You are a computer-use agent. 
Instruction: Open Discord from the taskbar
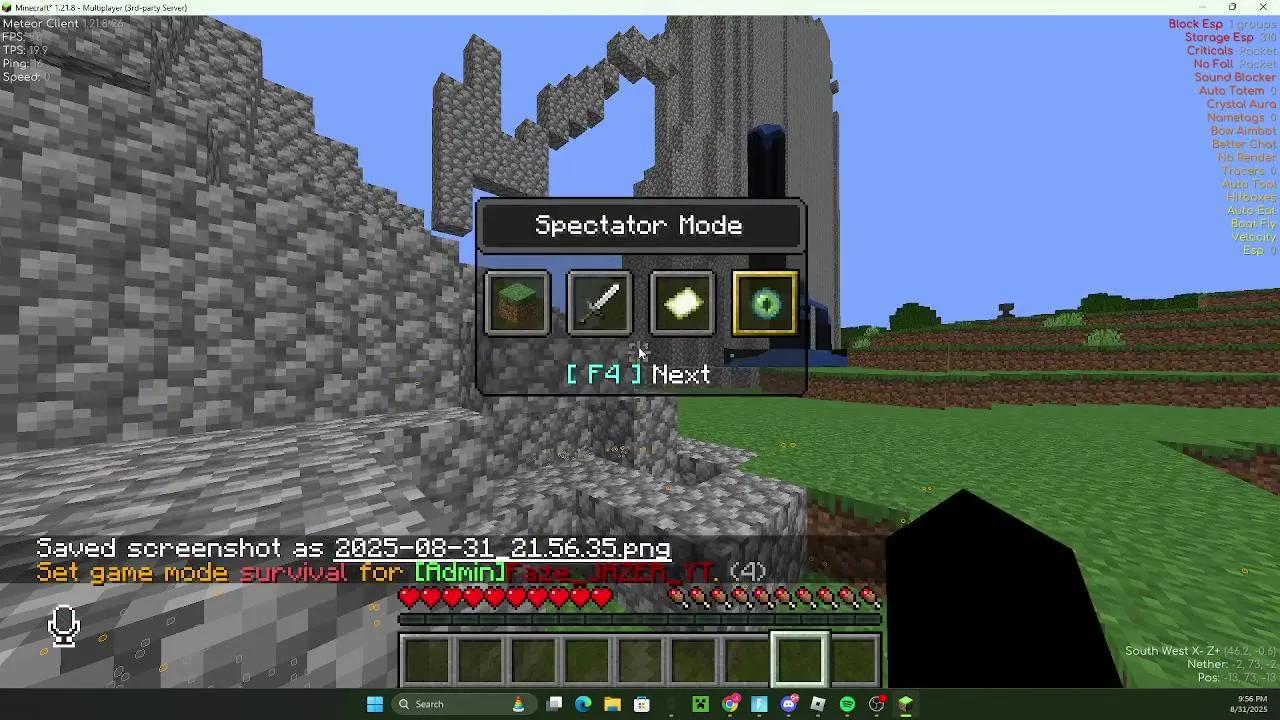coord(788,704)
